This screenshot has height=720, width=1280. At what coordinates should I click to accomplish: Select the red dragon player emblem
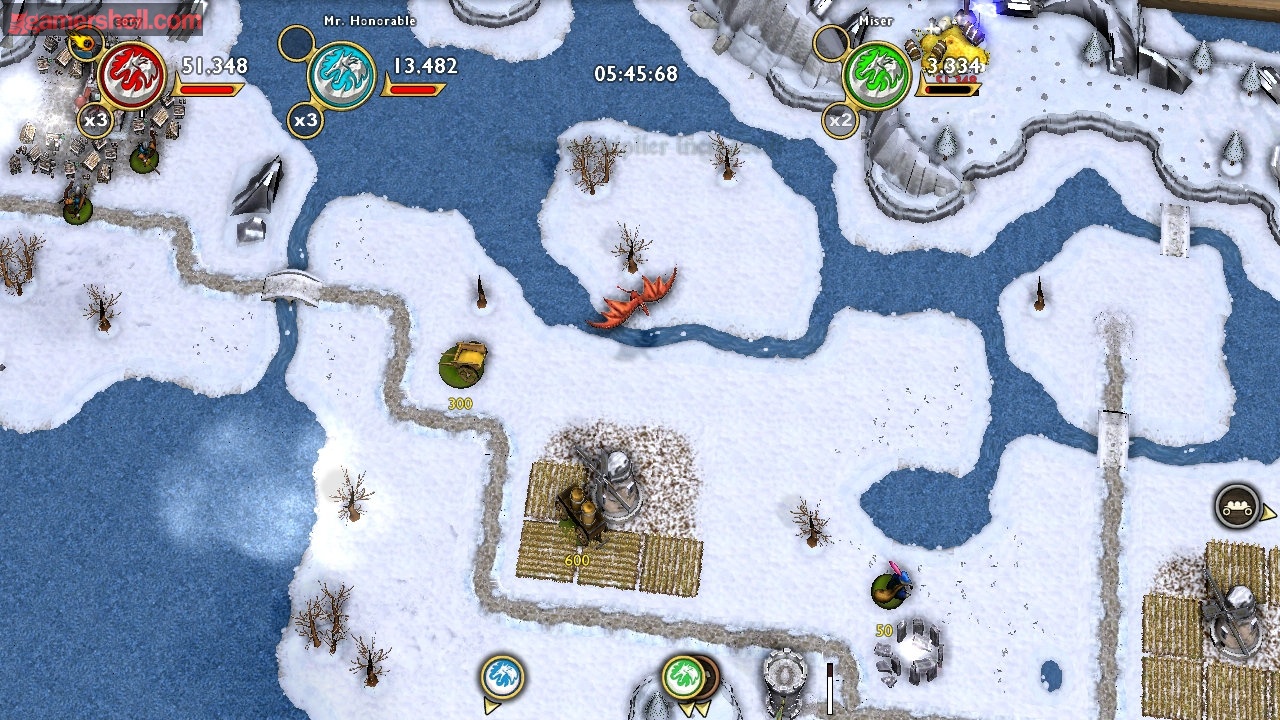tap(133, 75)
